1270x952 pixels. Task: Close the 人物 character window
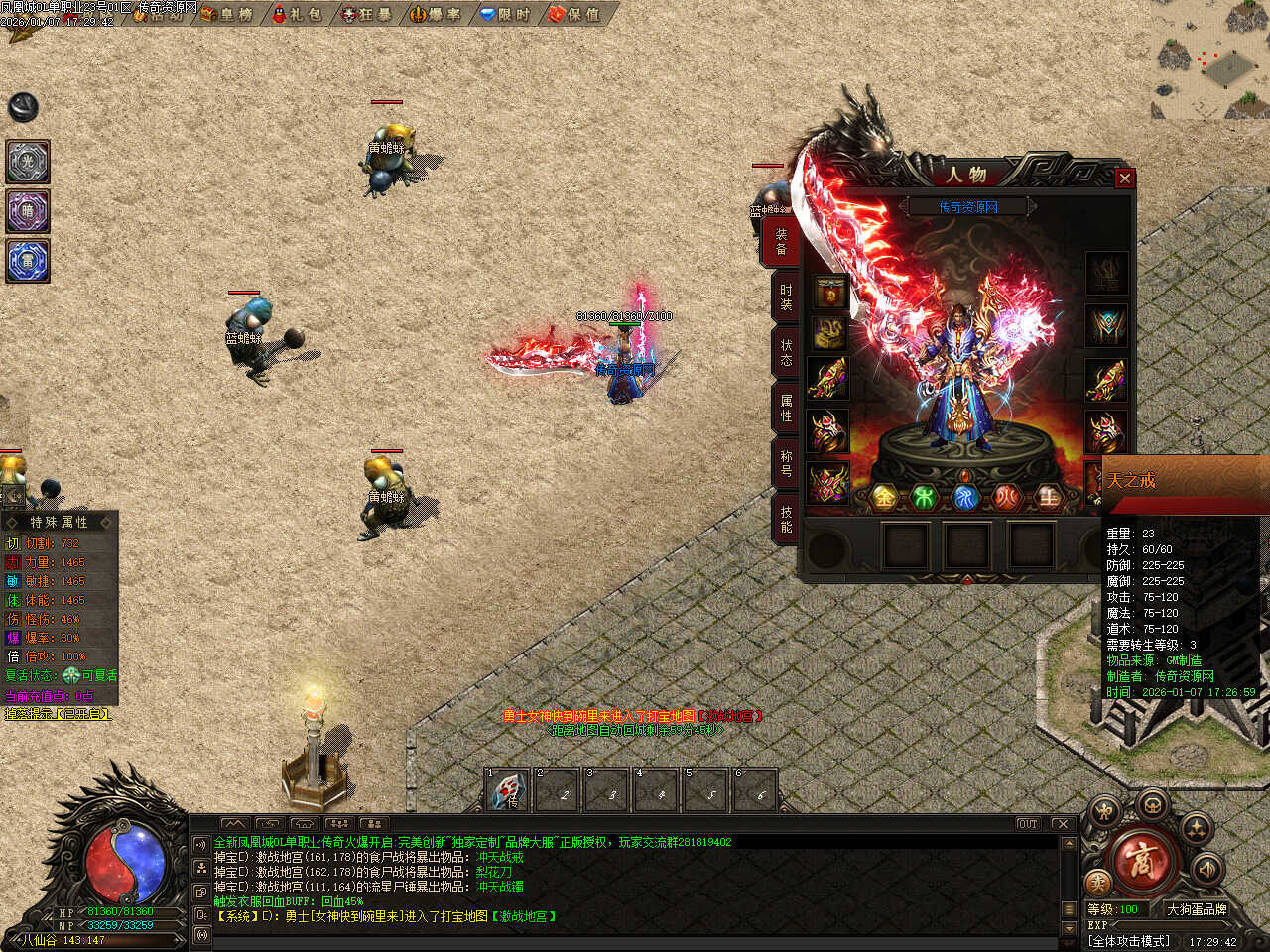click(1124, 178)
